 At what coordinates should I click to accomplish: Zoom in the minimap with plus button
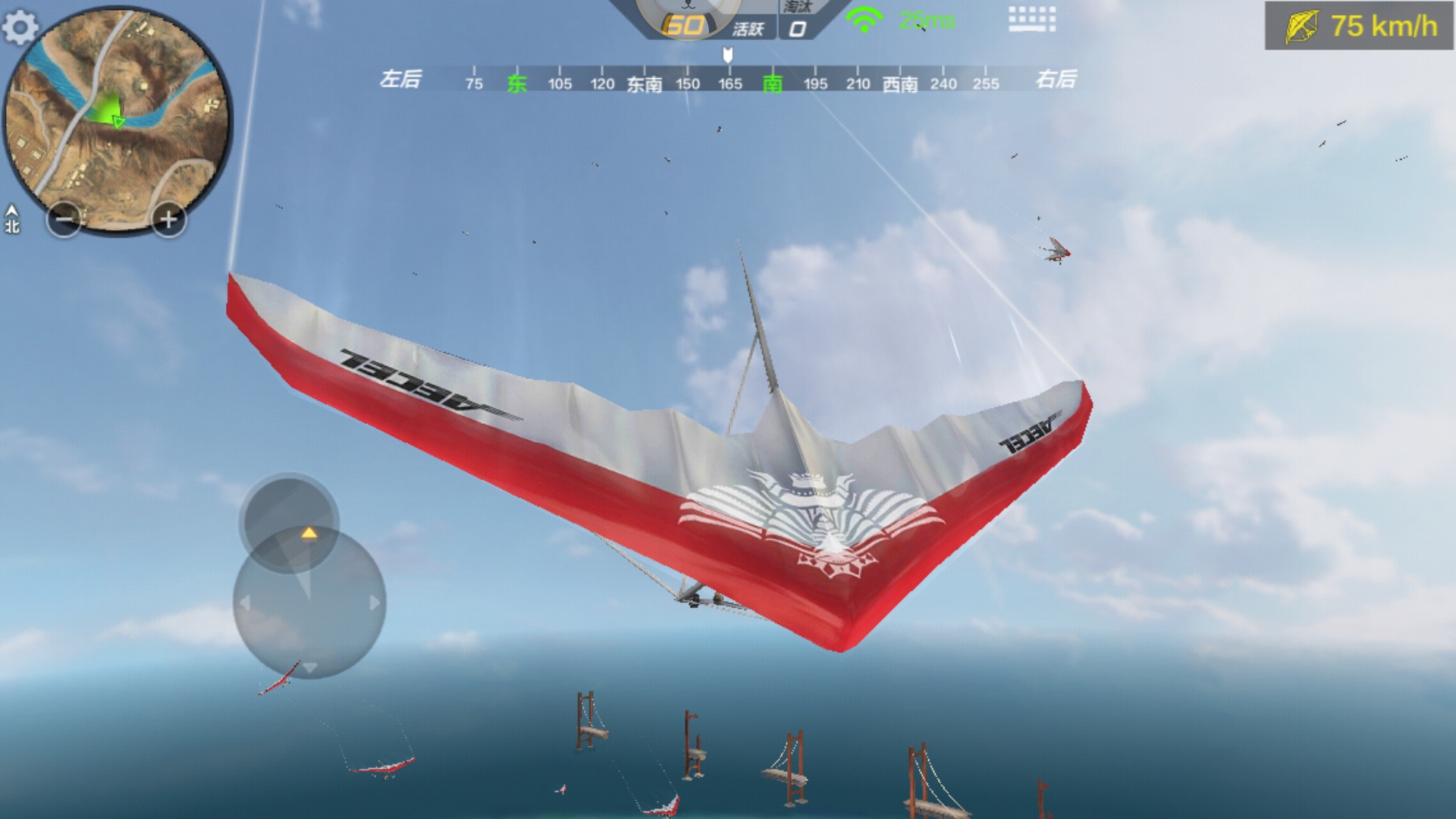click(168, 220)
